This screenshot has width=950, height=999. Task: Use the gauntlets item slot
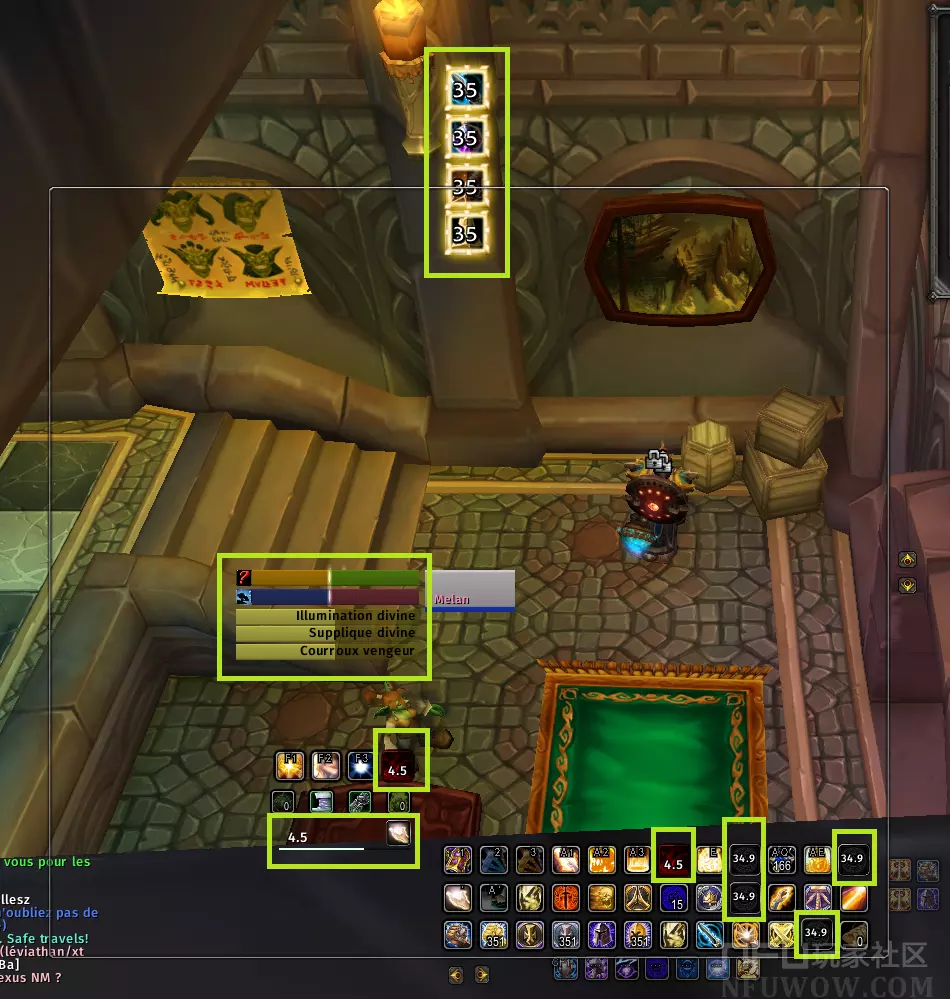[x=360, y=801]
